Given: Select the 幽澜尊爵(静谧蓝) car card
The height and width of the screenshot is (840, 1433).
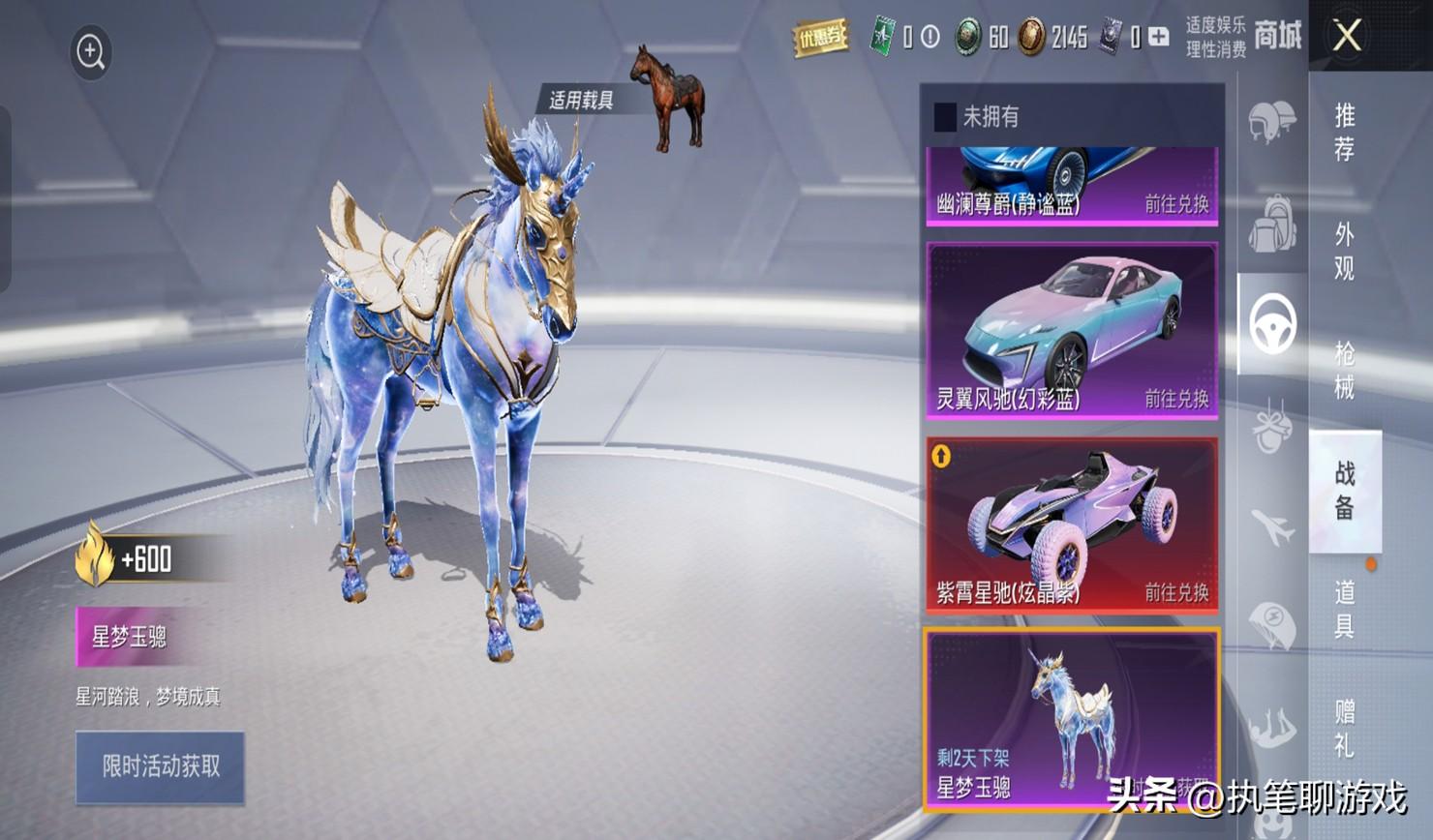Looking at the screenshot, I should click(x=1072, y=186).
